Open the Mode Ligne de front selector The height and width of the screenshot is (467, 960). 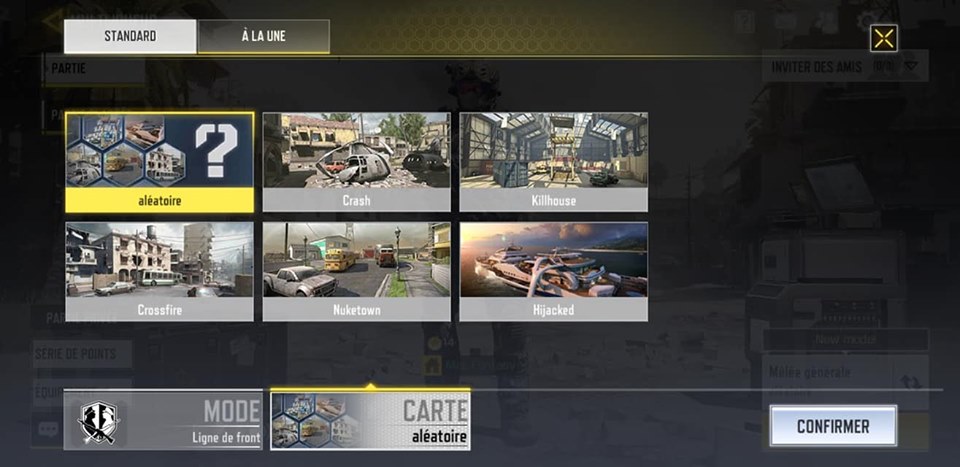click(x=163, y=420)
